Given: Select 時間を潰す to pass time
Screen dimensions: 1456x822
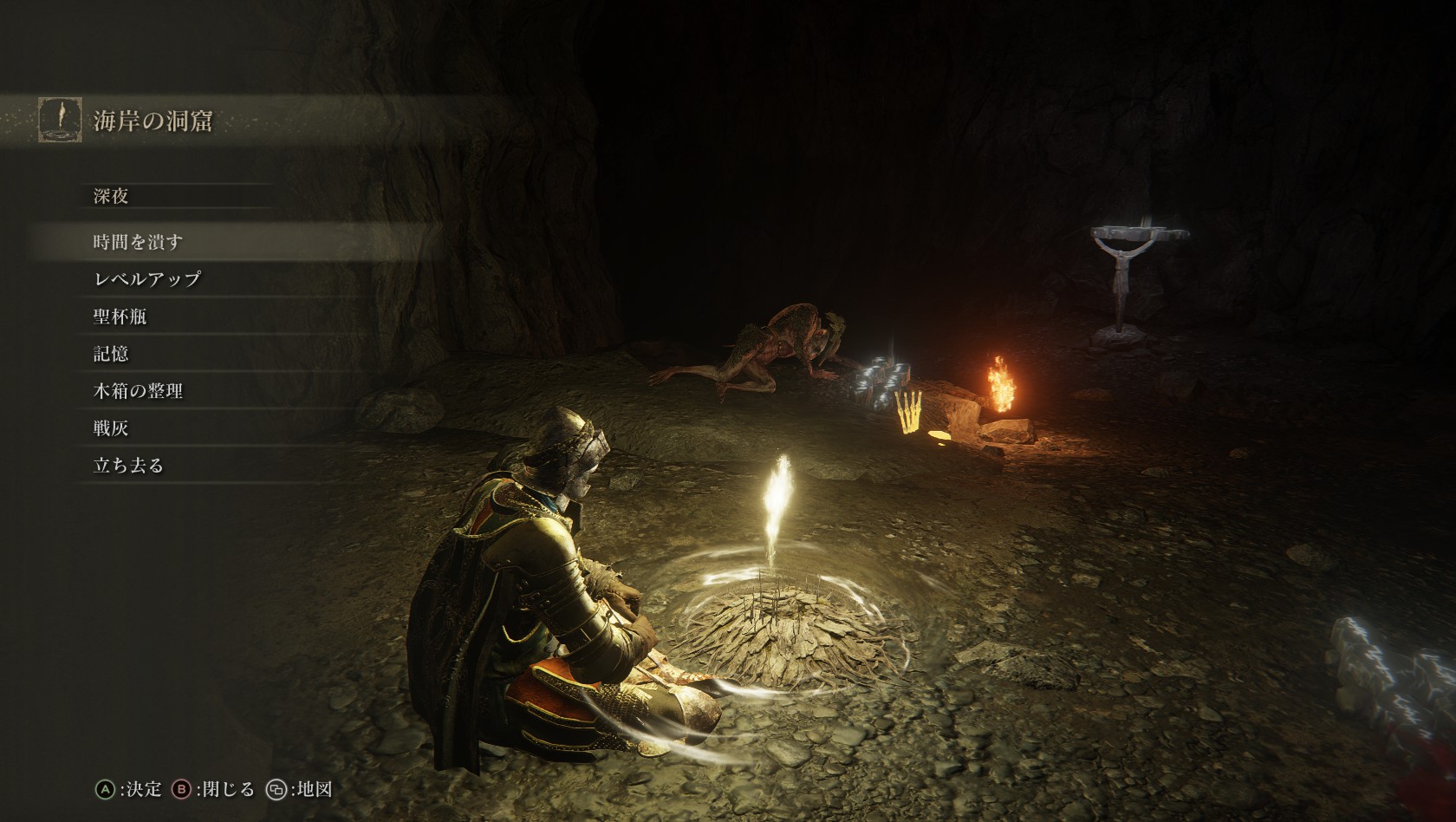Looking at the screenshot, I should coord(139,242).
